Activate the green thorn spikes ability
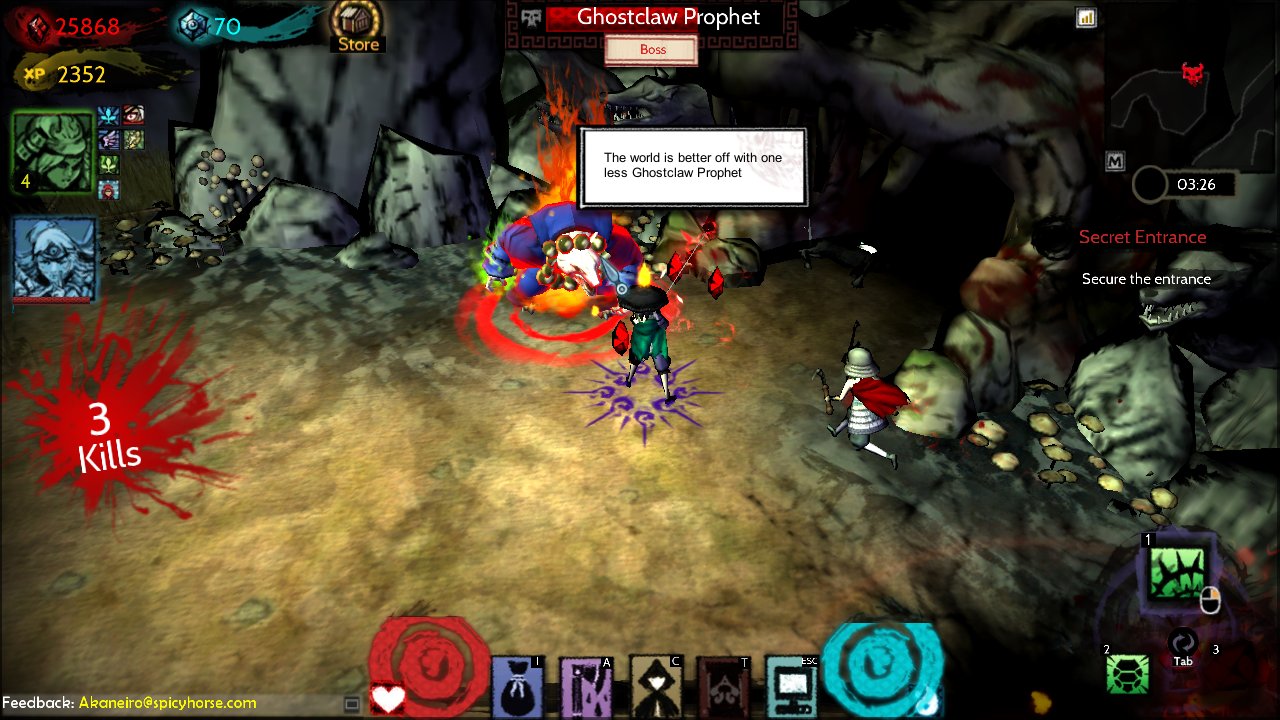 [x=1176, y=575]
